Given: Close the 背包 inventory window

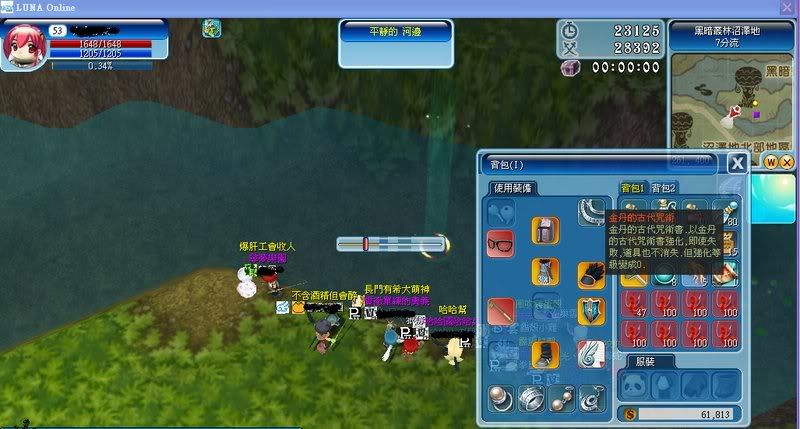Looking at the screenshot, I should coord(737,163).
